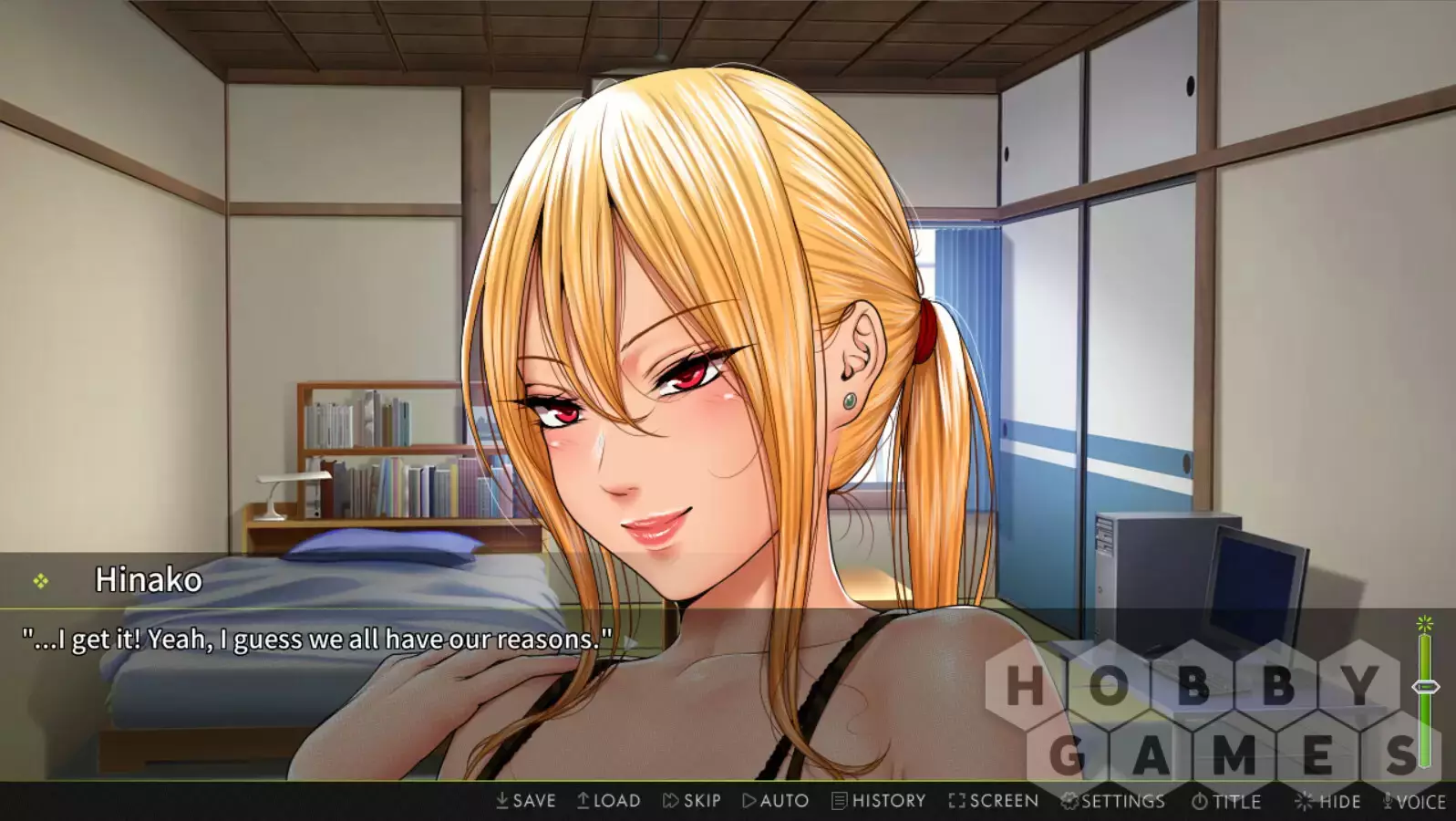The image size is (1456, 821).
Task: Replay the Voice line
Action: 1414,802
